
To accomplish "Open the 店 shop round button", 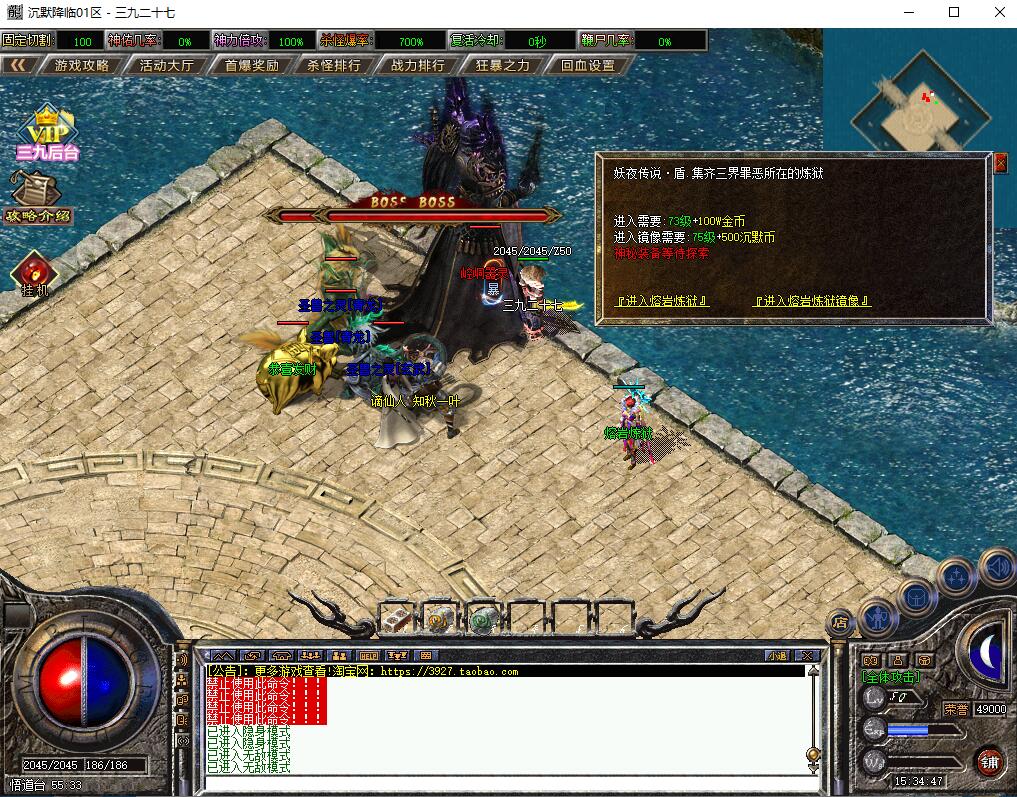I will tap(840, 623).
